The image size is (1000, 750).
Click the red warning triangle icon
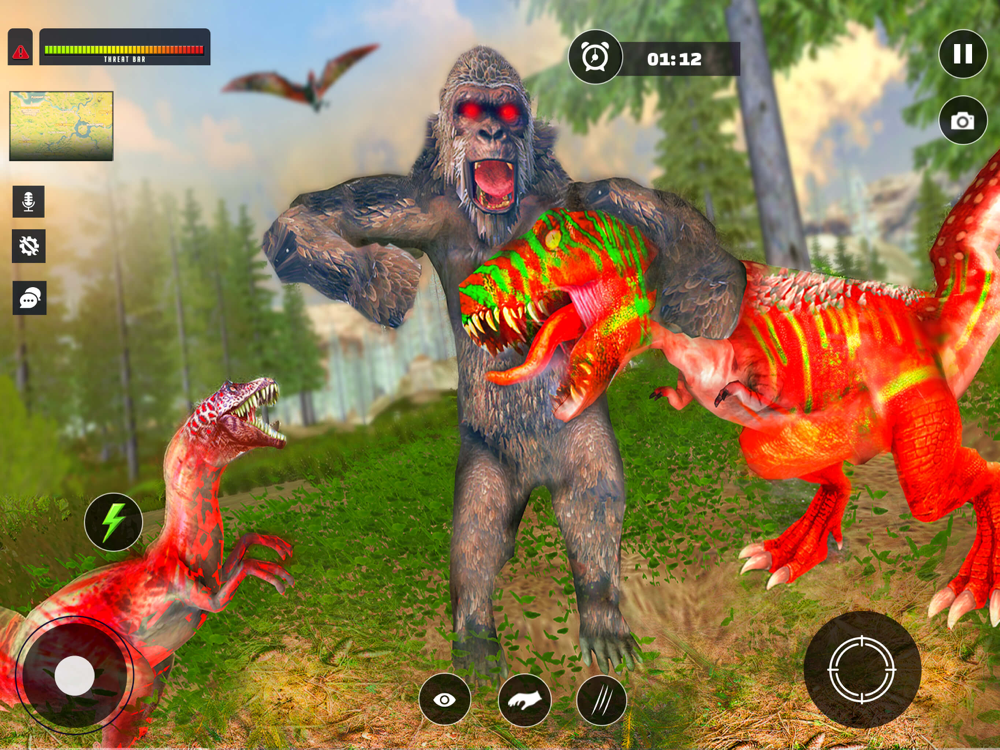tap(21, 50)
